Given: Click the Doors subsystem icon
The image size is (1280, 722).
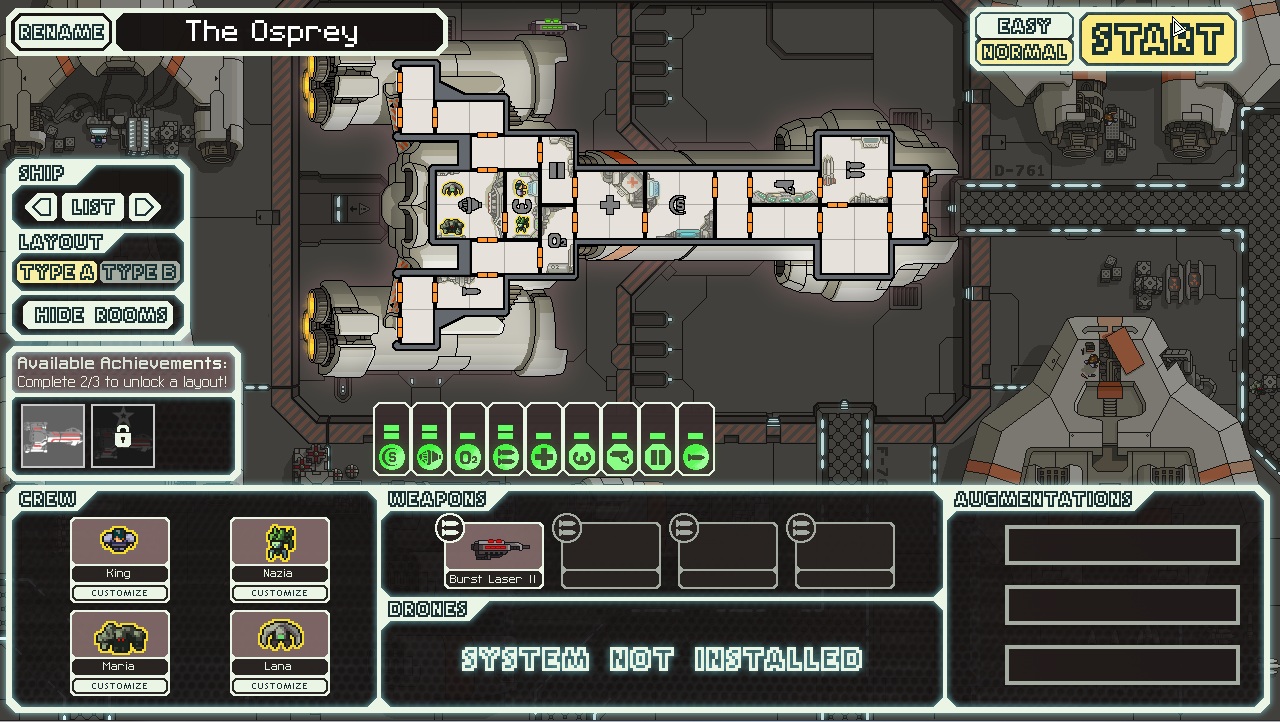Looking at the screenshot, I should (x=657, y=457).
